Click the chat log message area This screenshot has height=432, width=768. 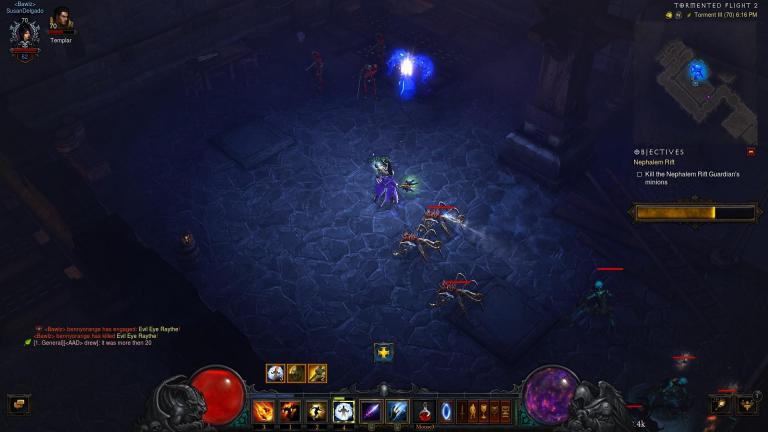100,335
